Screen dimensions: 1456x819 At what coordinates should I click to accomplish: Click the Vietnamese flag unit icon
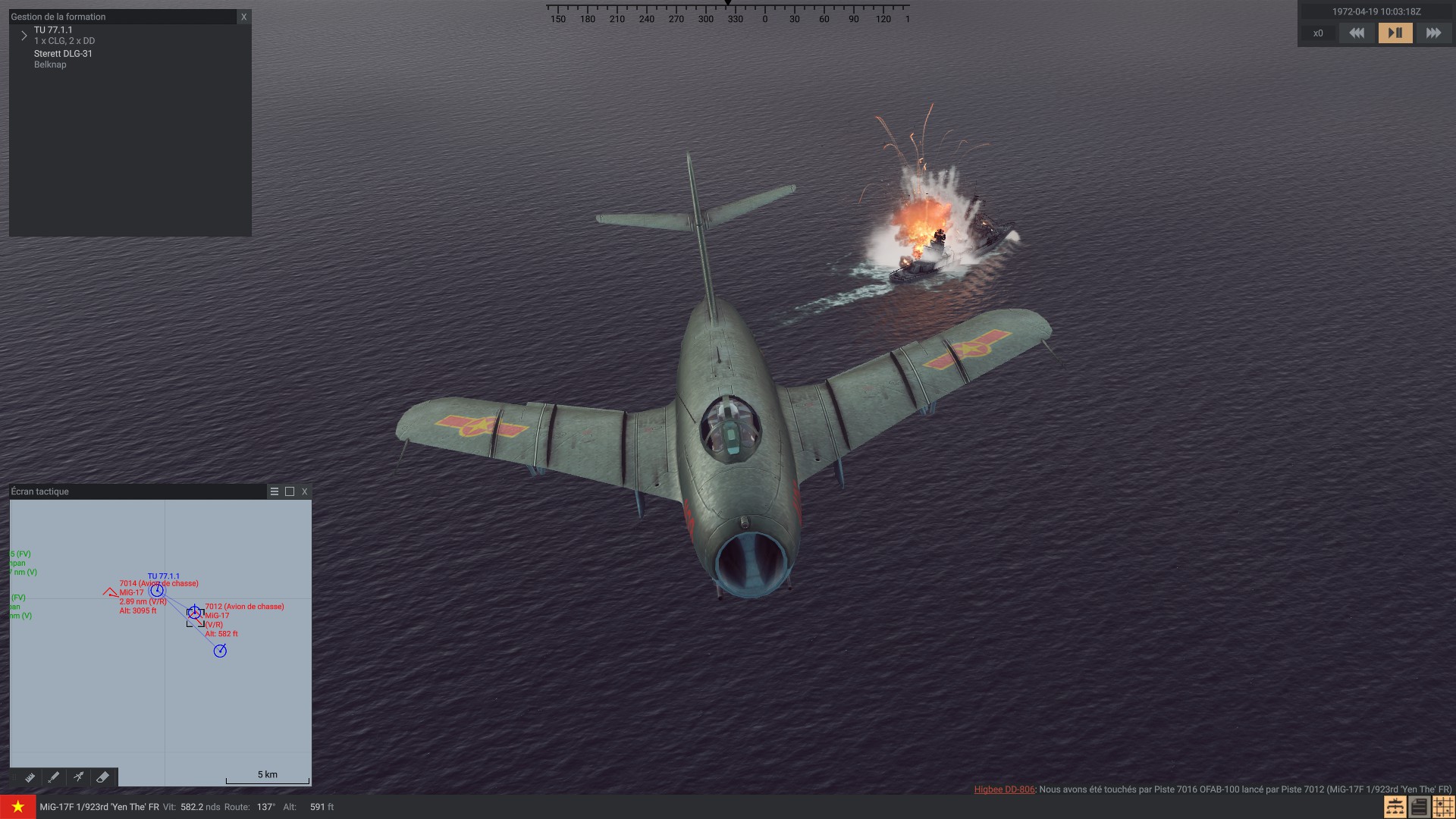pyautogui.click(x=17, y=807)
